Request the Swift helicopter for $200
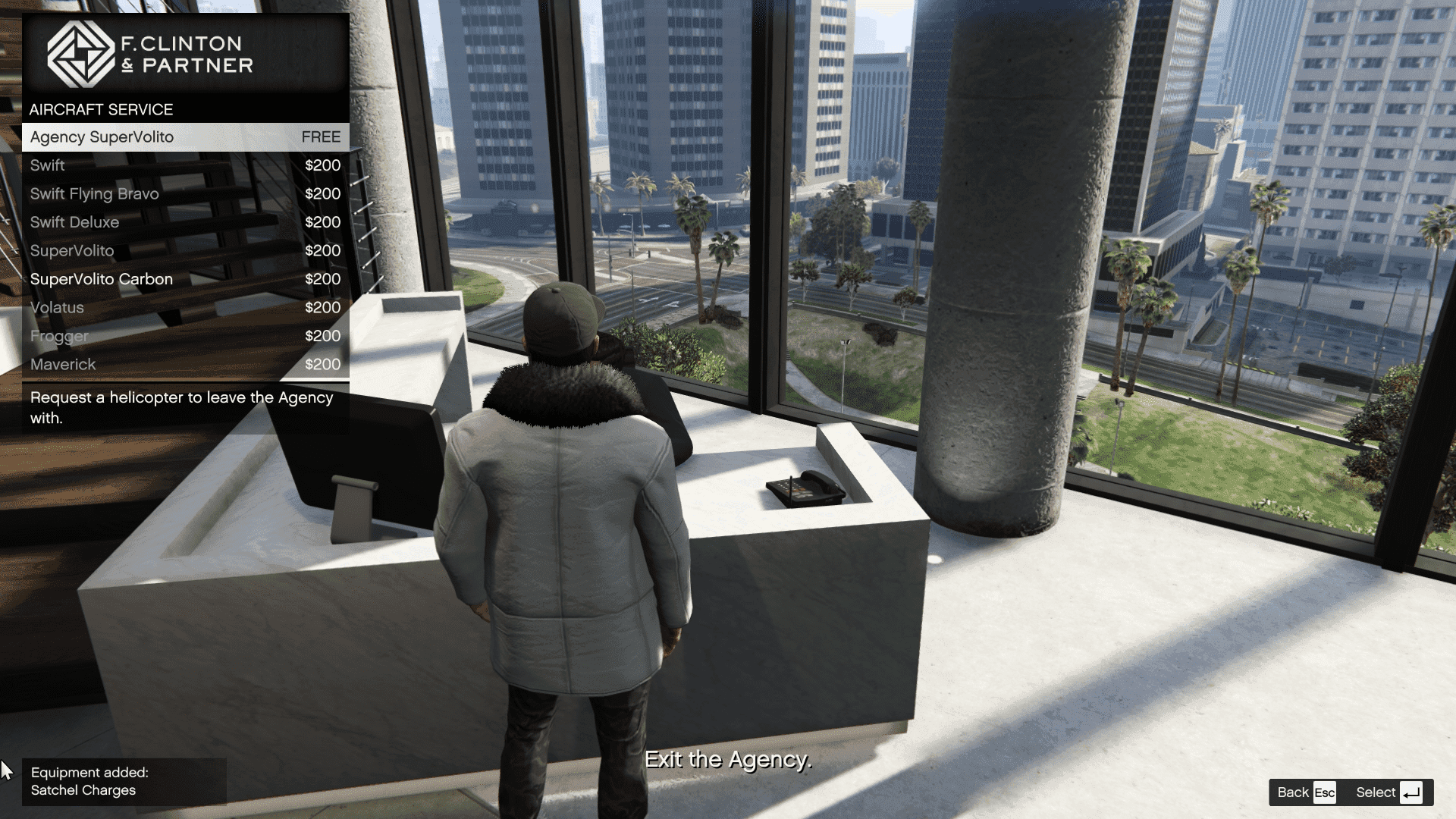This screenshot has width=1456, height=819. [185, 165]
